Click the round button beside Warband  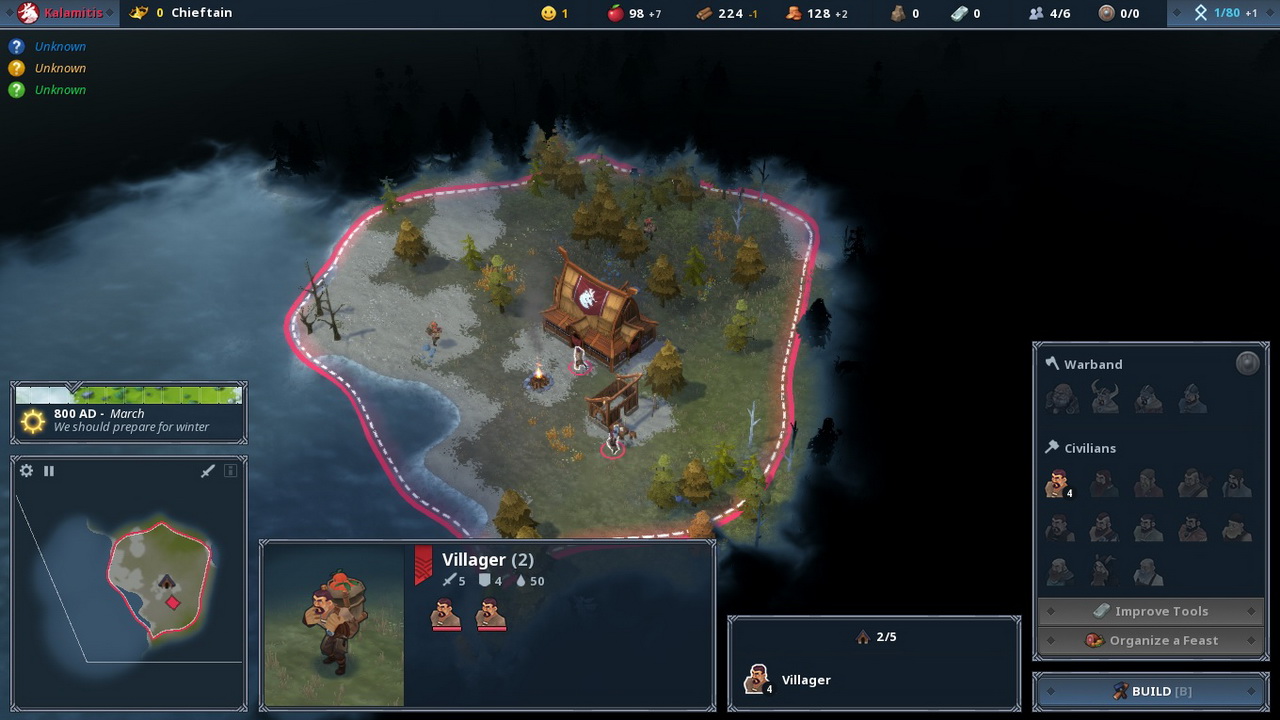1247,363
